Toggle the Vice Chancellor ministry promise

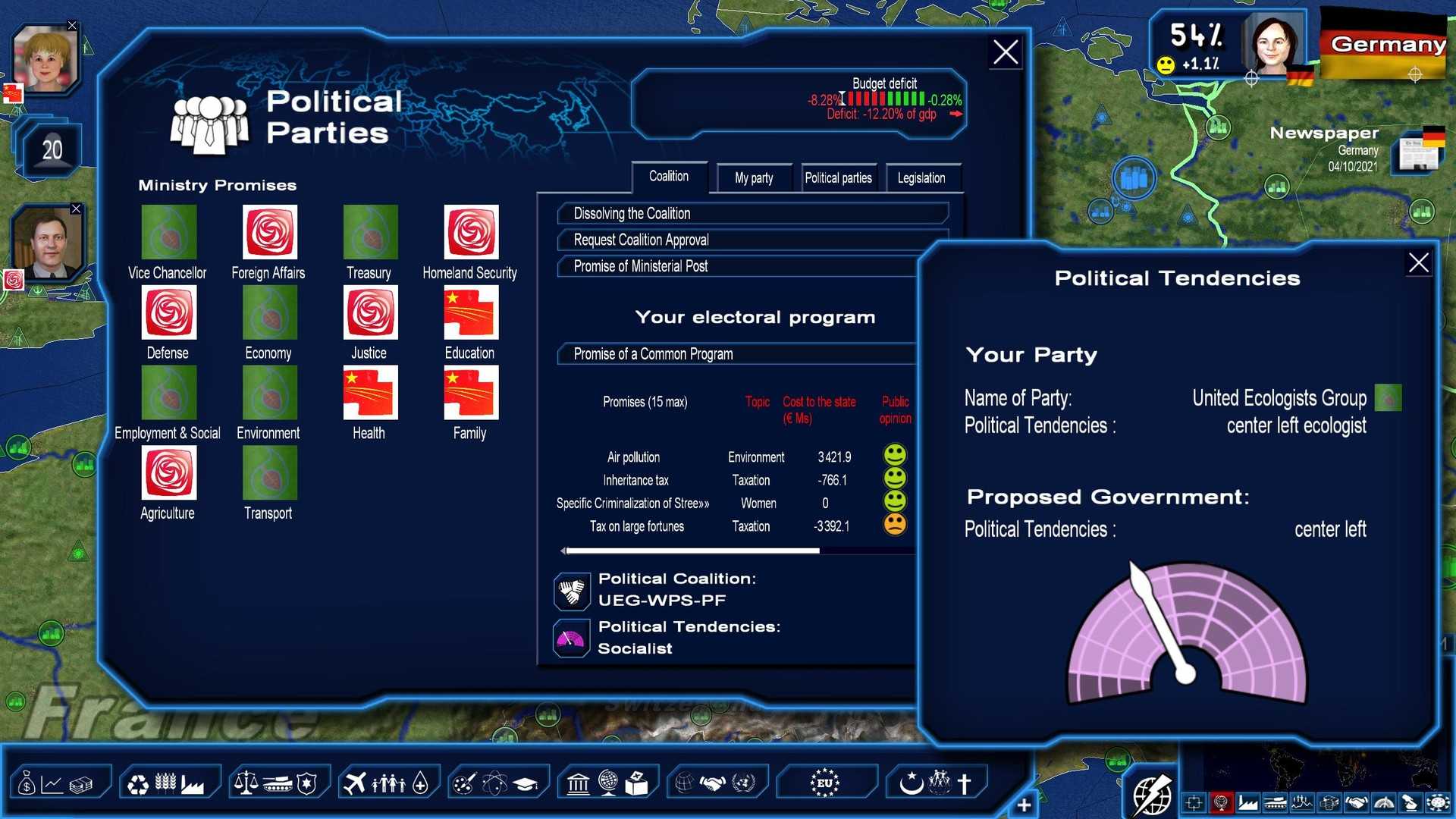click(x=168, y=233)
